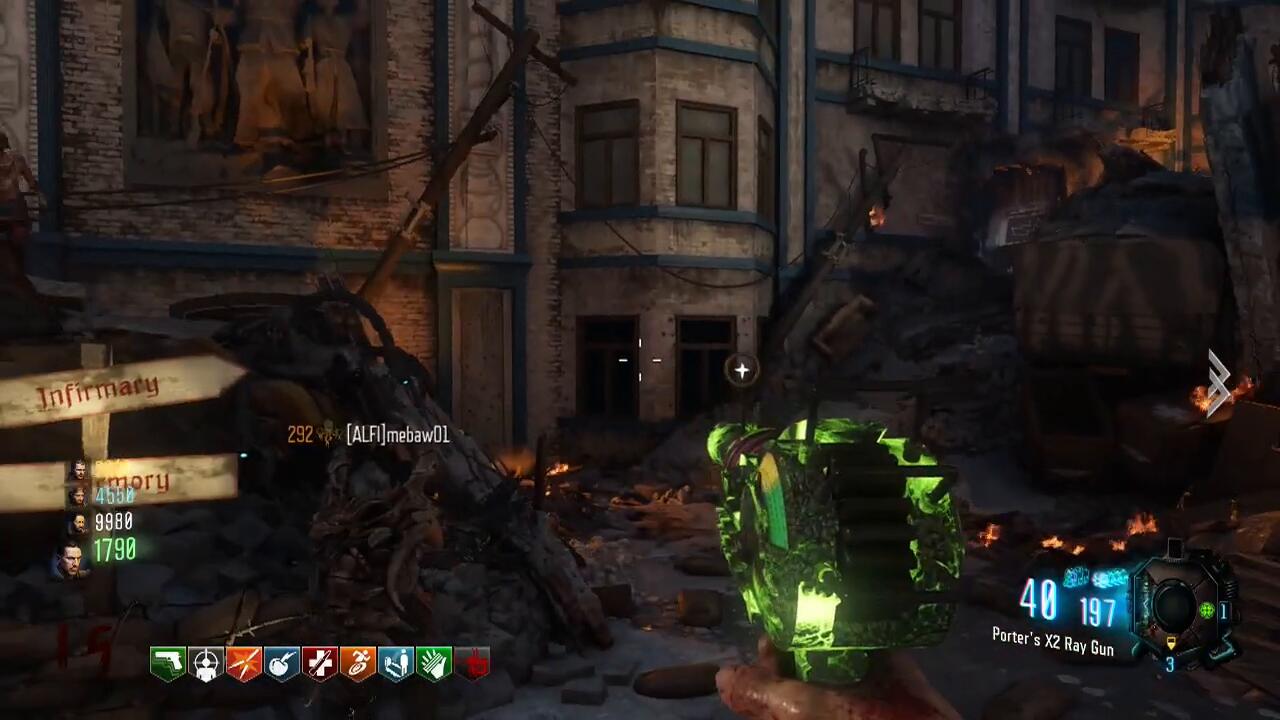1280x720 pixels.
Task: Click the white chevron arrows at screen edge
Action: (1217, 382)
